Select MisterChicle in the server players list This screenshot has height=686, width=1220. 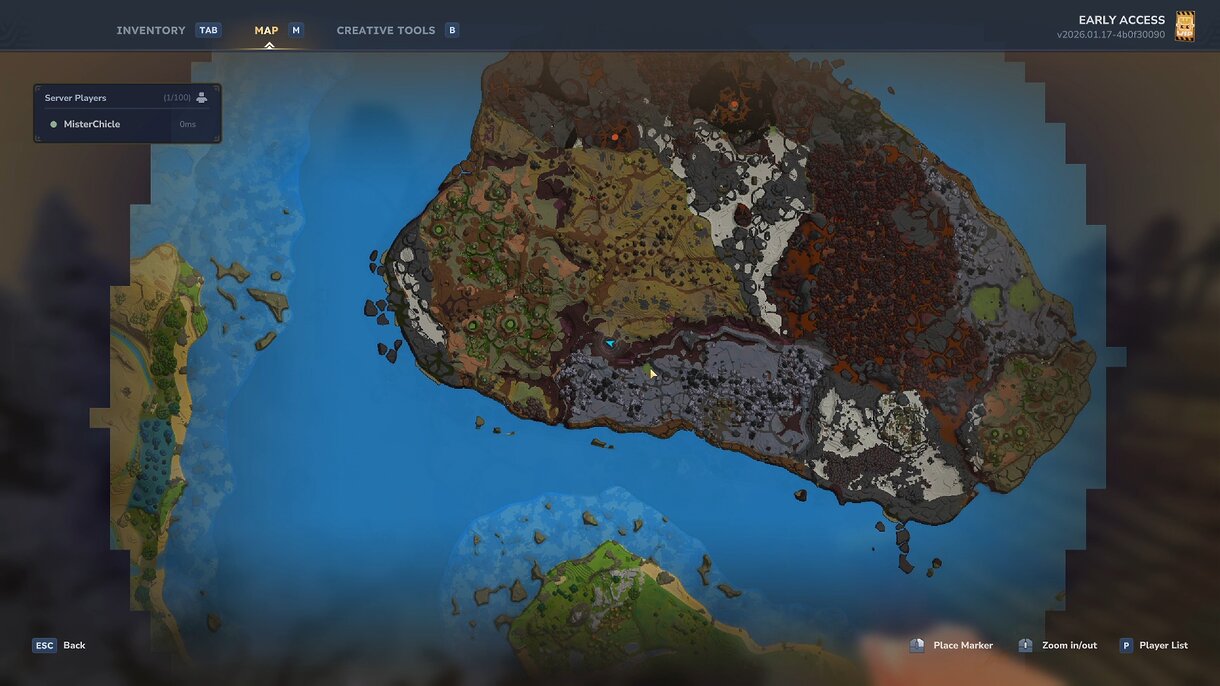pyautogui.click(x=92, y=124)
